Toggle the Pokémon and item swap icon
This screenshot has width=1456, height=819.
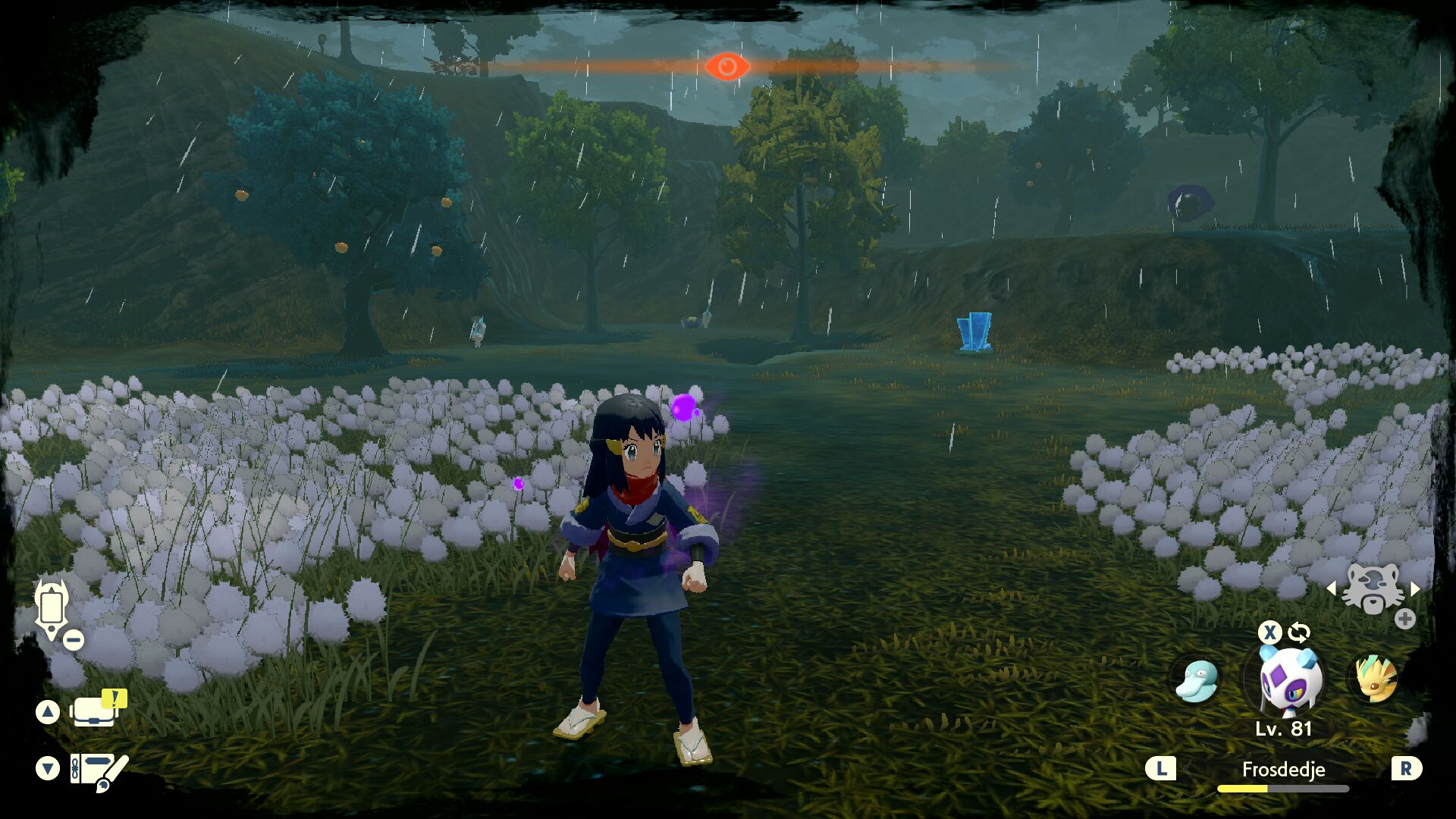point(1299,632)
